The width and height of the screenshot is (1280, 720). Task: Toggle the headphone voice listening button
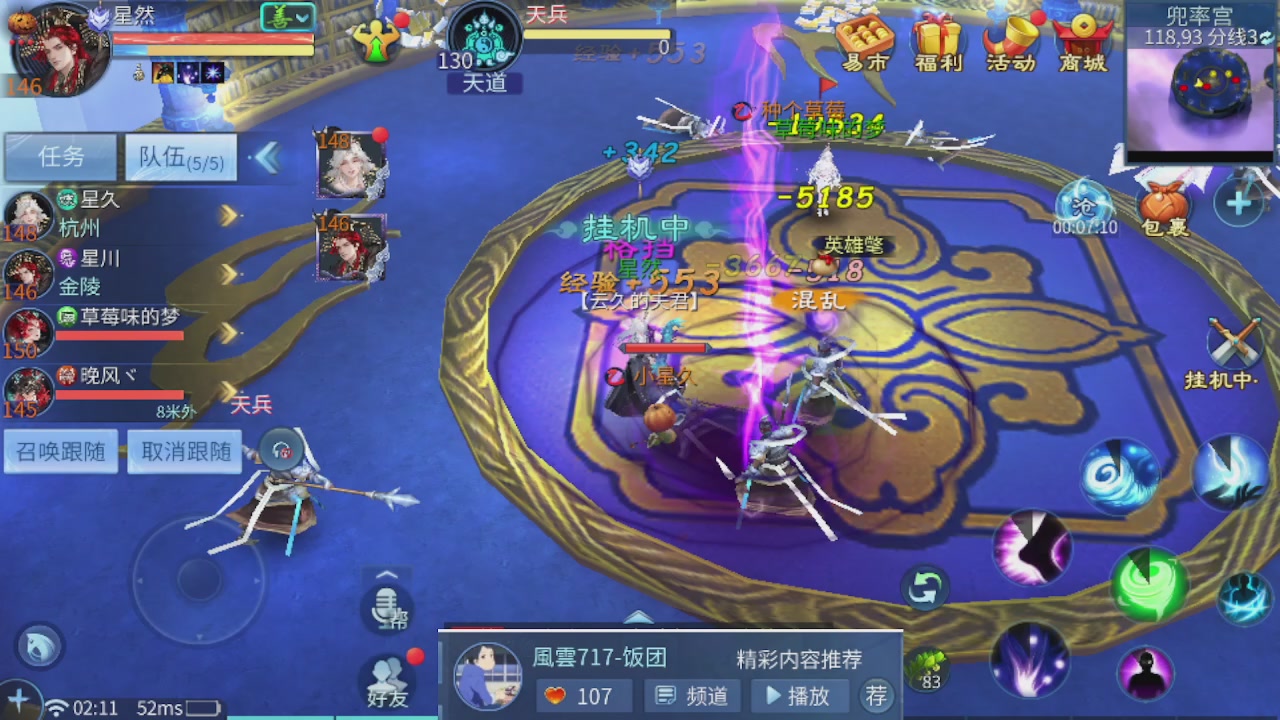281,450
